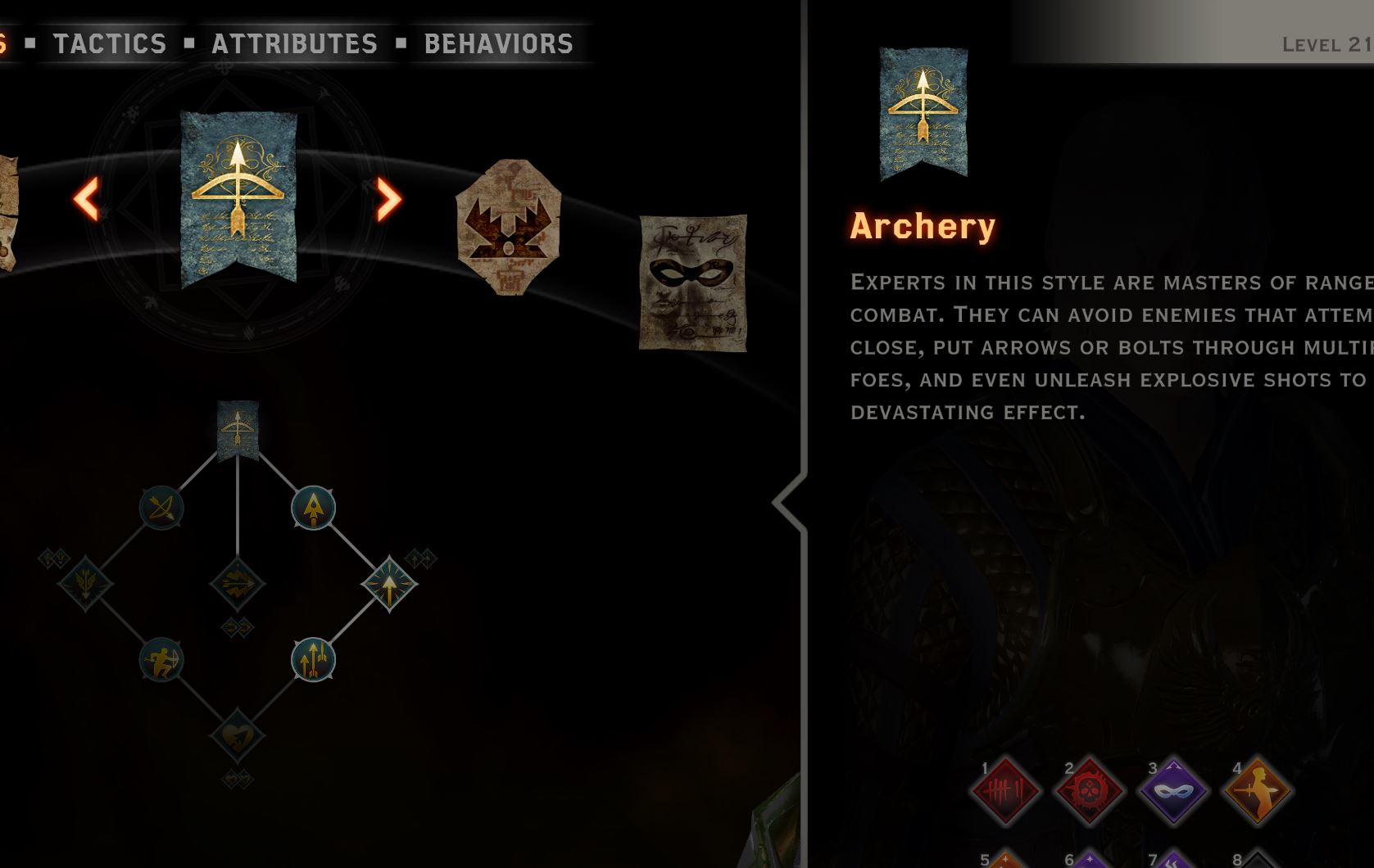Choose the octagonal skill tree parchment

click(508, 227)
